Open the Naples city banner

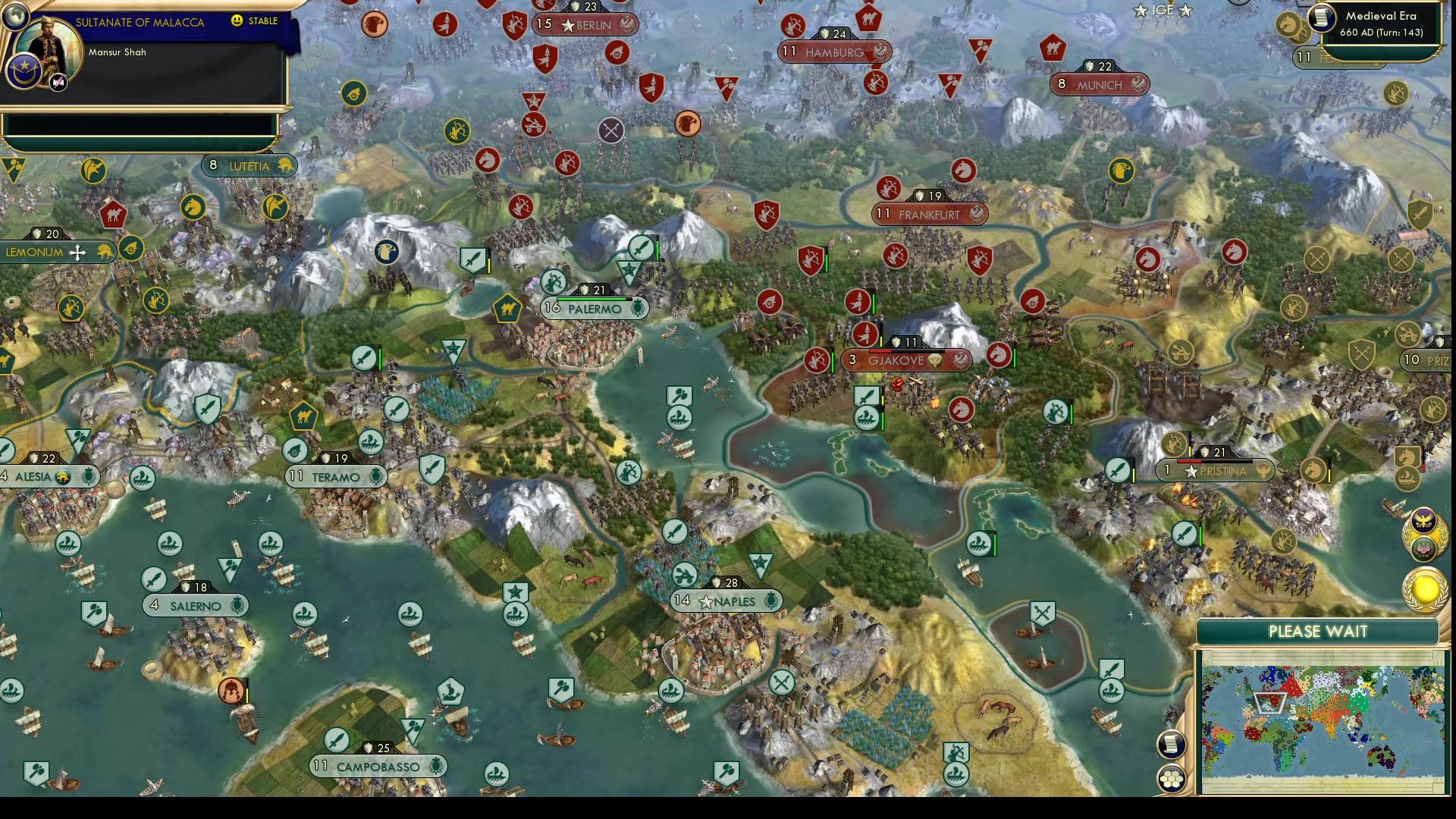point(726,601)
